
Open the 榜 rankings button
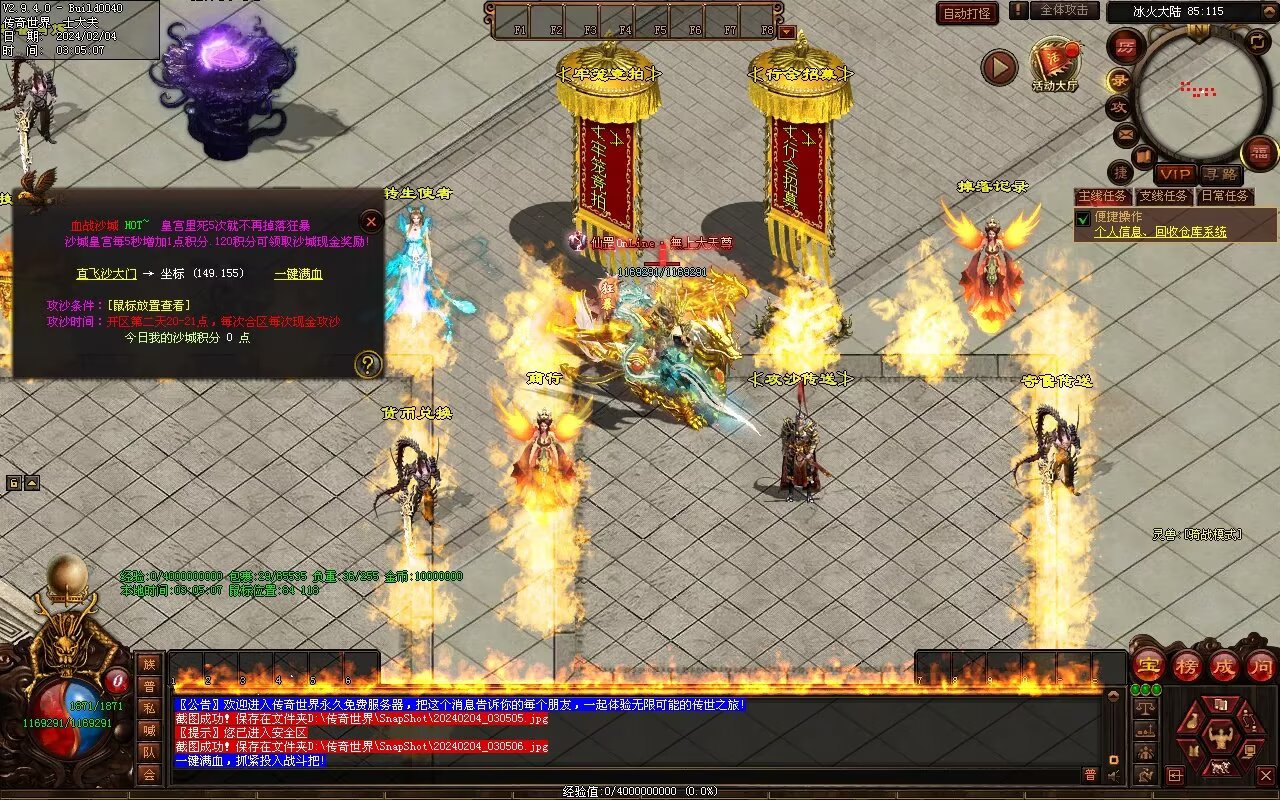1187,665
